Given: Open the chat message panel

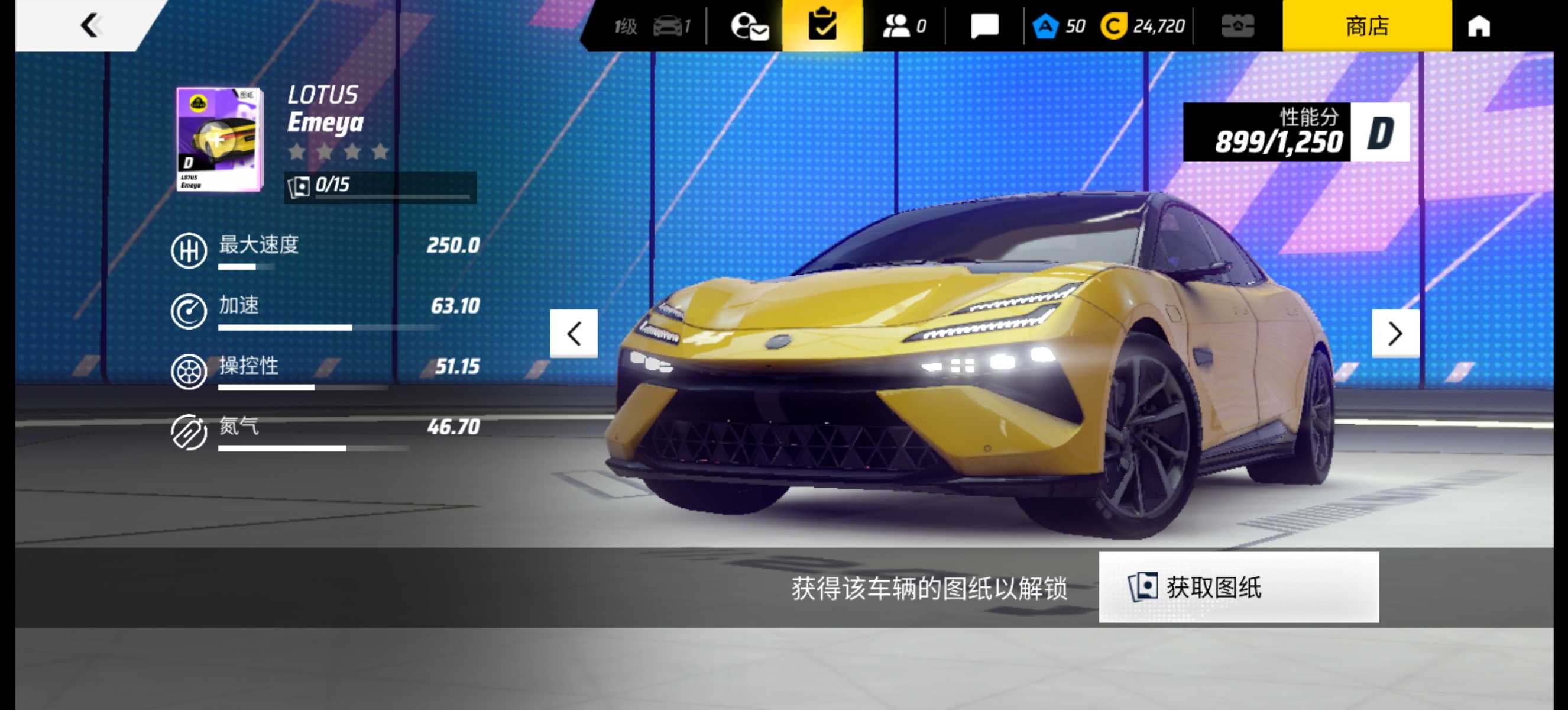Looking at the screenshot, I should click(x=984, y=25).
